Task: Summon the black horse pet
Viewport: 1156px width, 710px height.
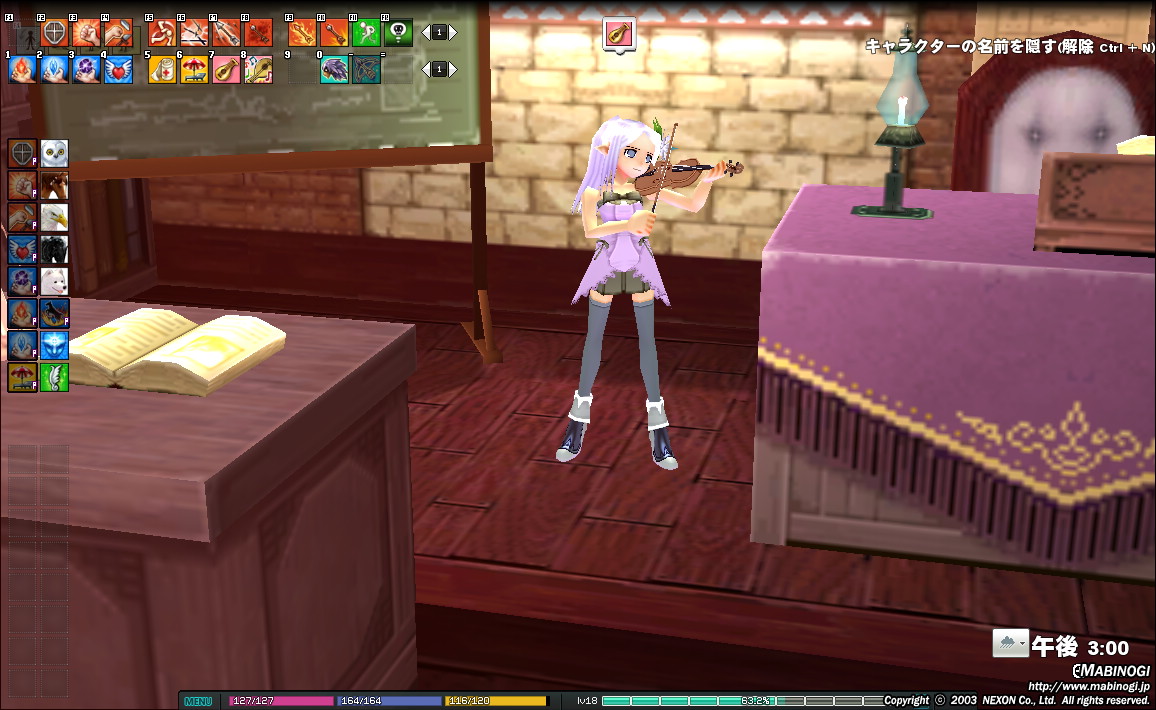Action: (55, 249)
